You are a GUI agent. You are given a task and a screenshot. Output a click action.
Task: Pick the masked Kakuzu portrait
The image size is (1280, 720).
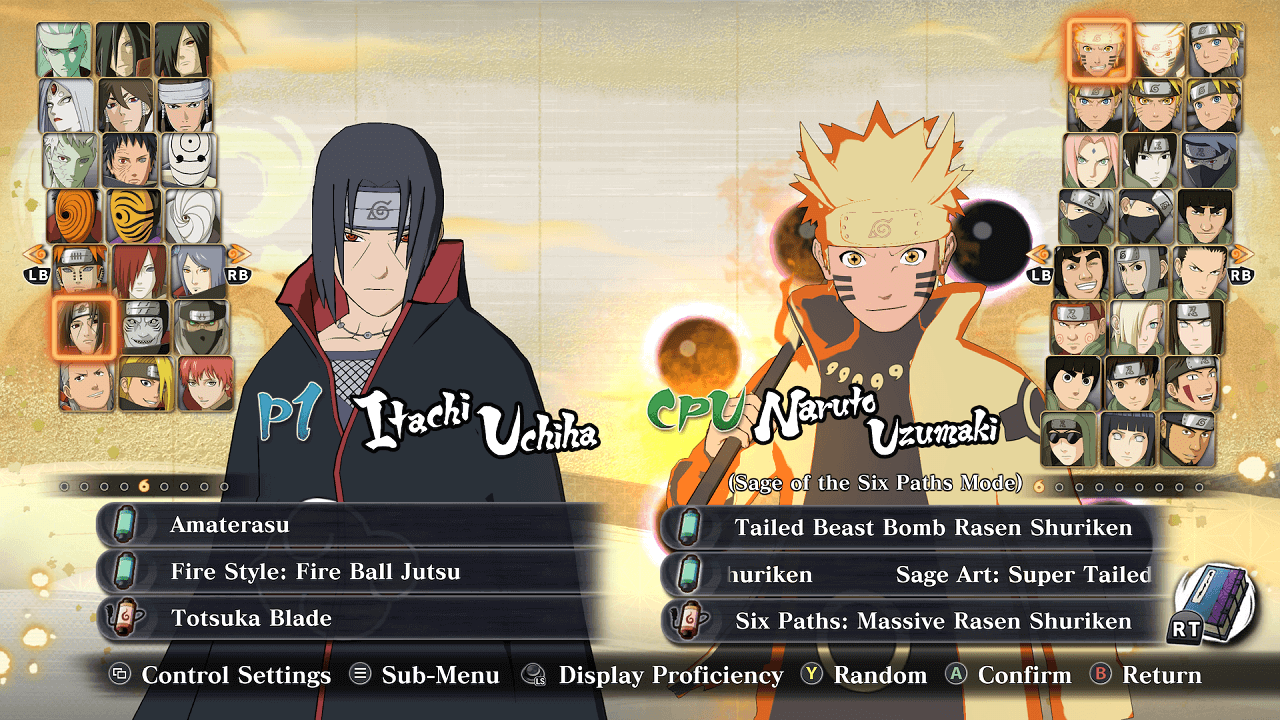click(x=202, y=328)
